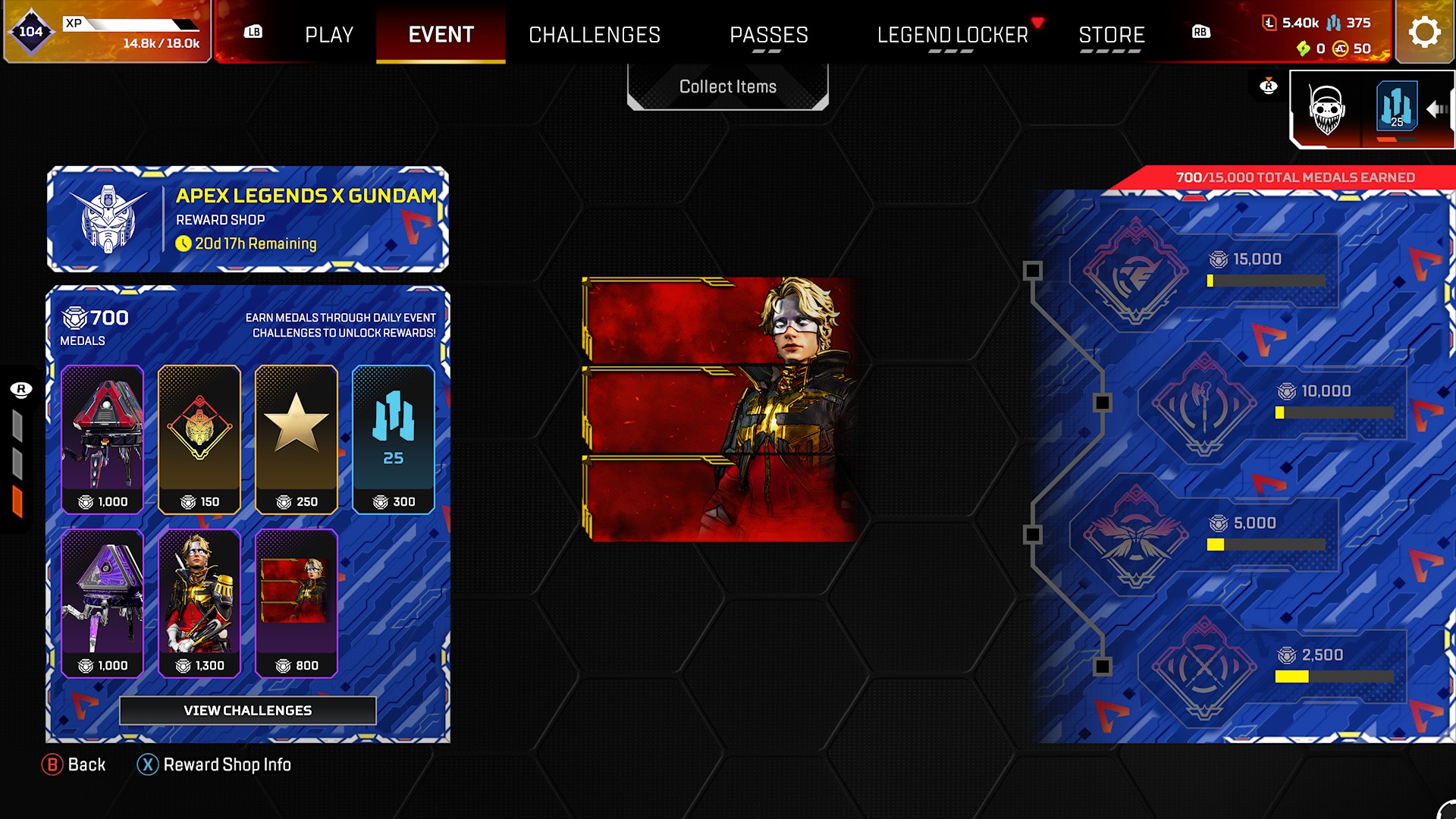Open settings with the gear icon
Viewport: 1456px width, 819px height.
[x=1424, y=33]
